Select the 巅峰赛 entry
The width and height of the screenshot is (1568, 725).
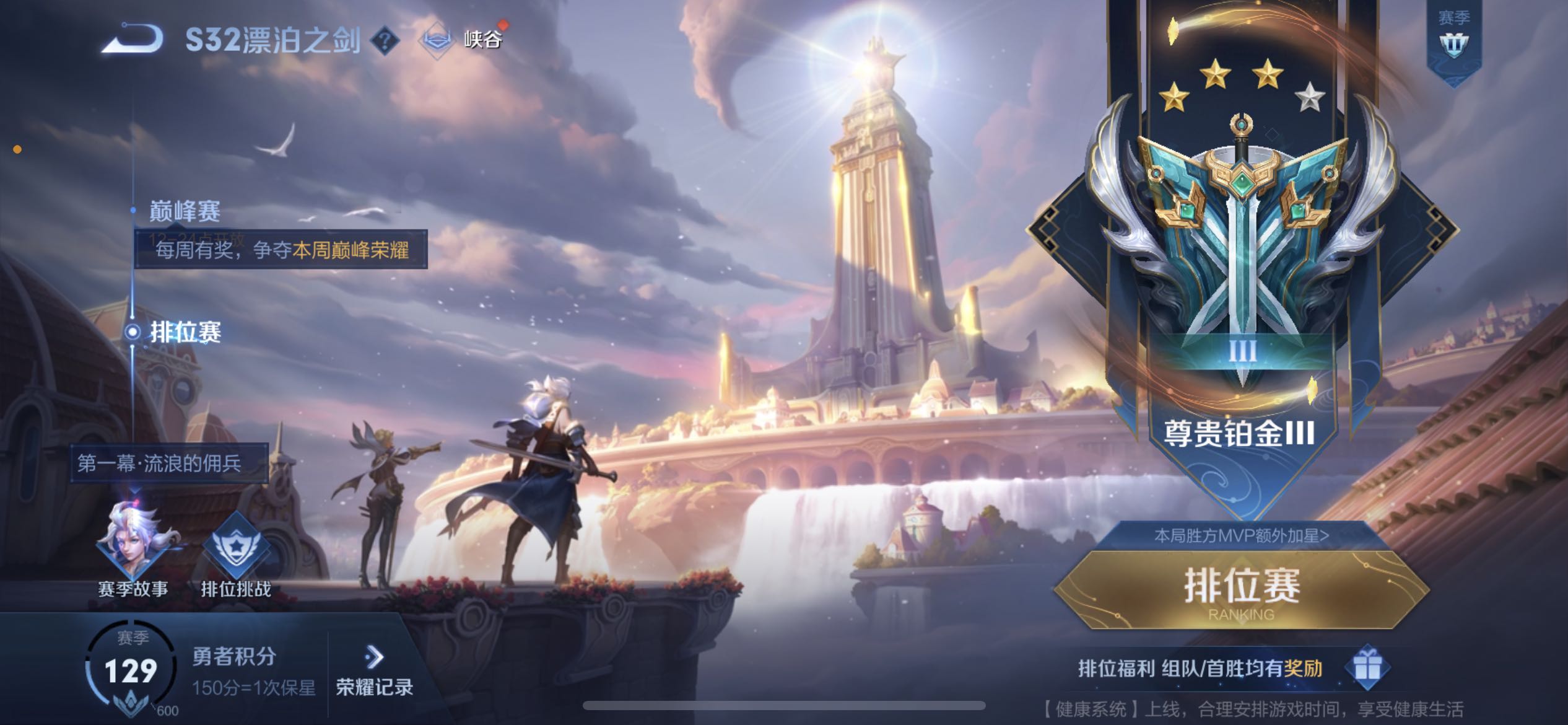185,211
